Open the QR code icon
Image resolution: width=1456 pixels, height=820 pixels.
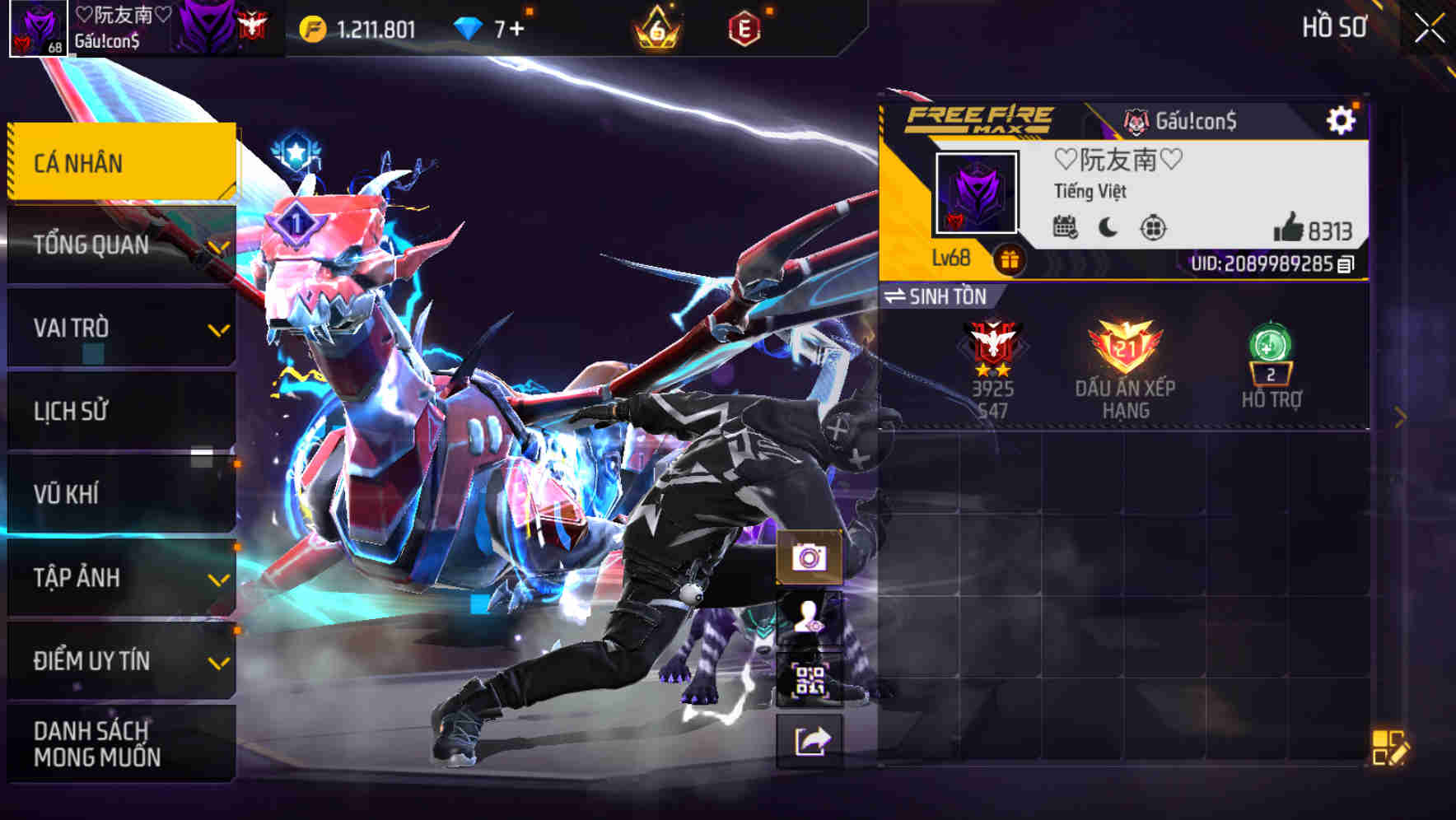pyautogui.click(x=812, y=679)
